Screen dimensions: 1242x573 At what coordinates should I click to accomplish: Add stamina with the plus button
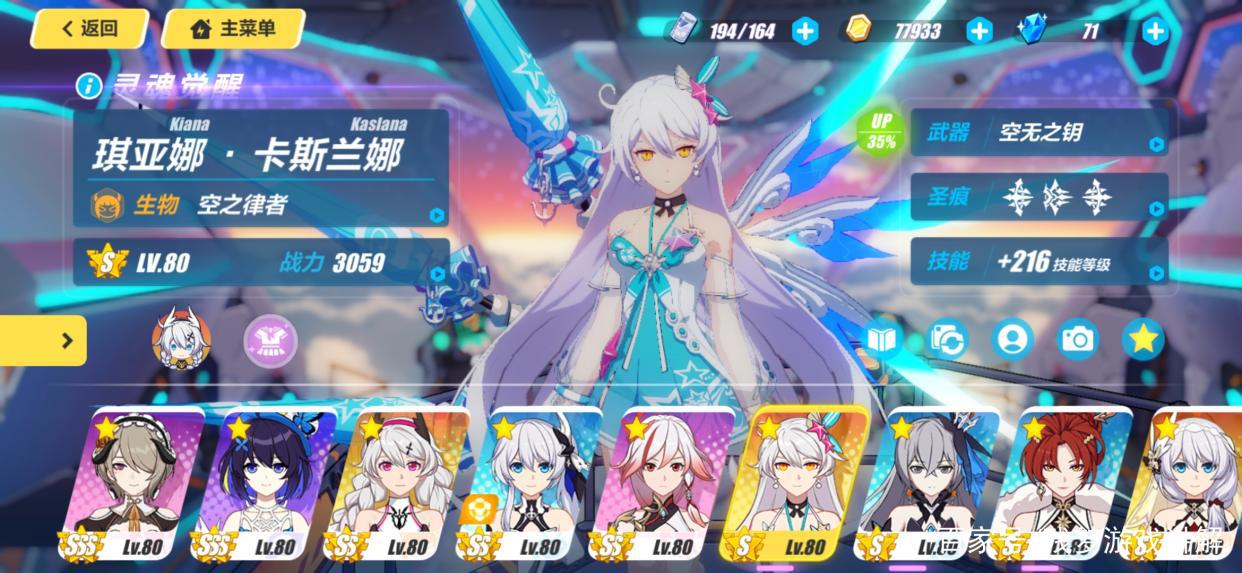tap(805, 31)
